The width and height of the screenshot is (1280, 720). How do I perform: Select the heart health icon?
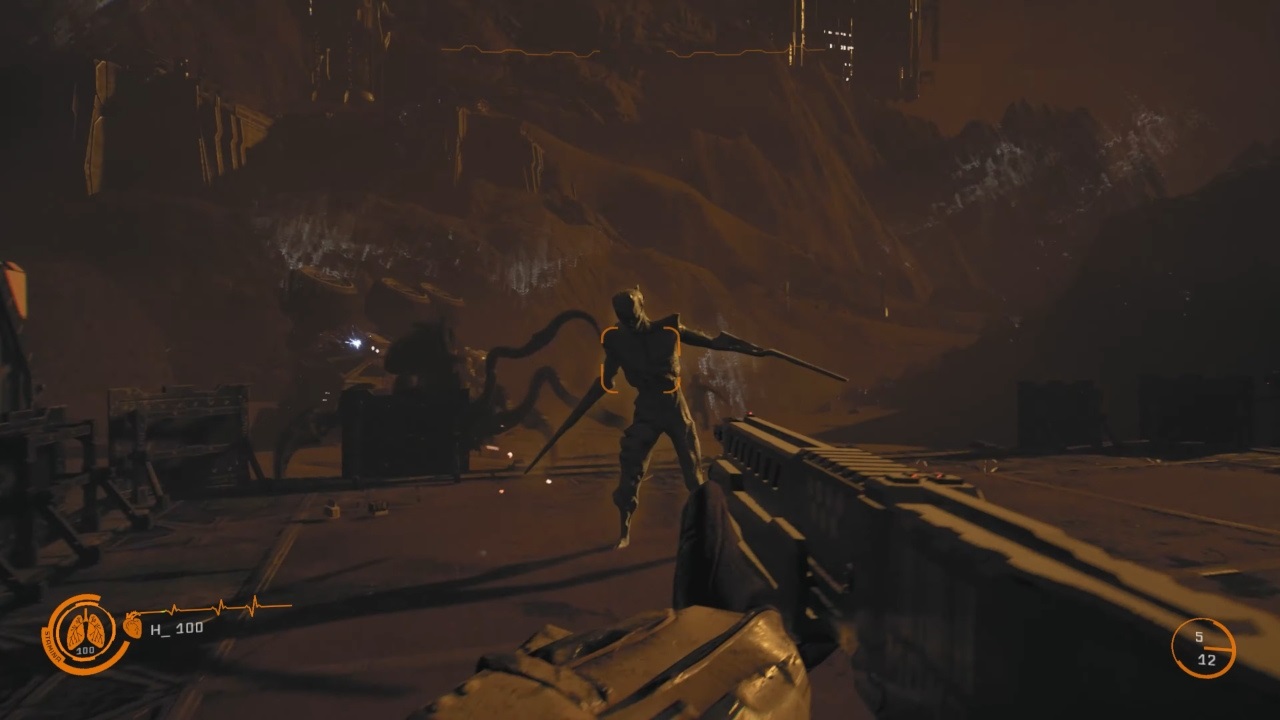[133, 626]
